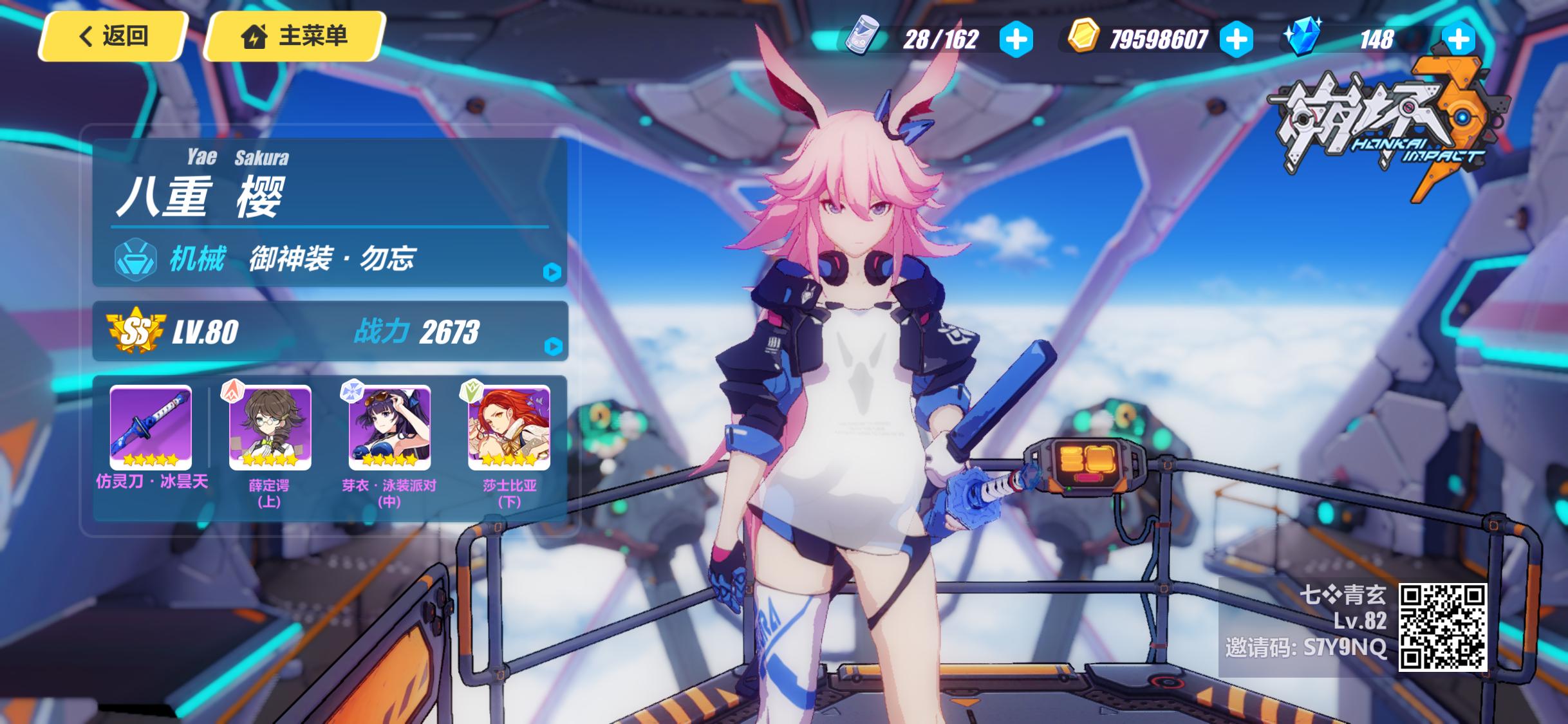The image size is (1568, 724).
Task: Open the 莎士比亚 (下) stigmata slot
Action: click(509, 427)
